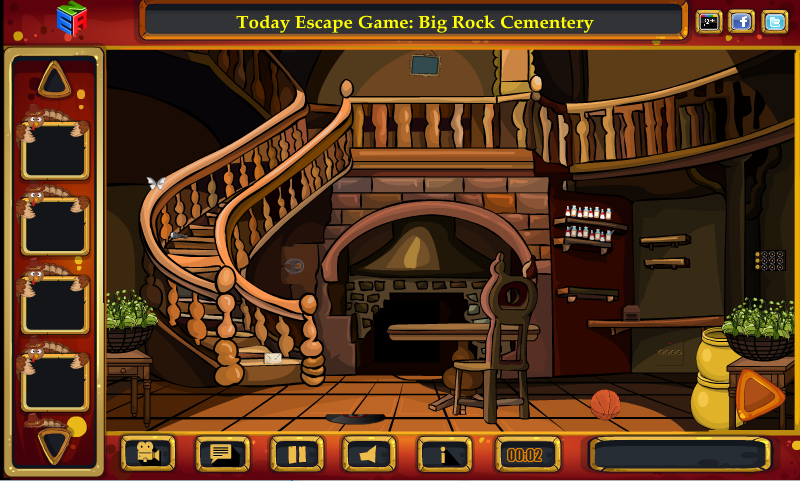Click the colorful cube logo
The height and width of the screenshot is (481, 800).
[x=71, y=20]
